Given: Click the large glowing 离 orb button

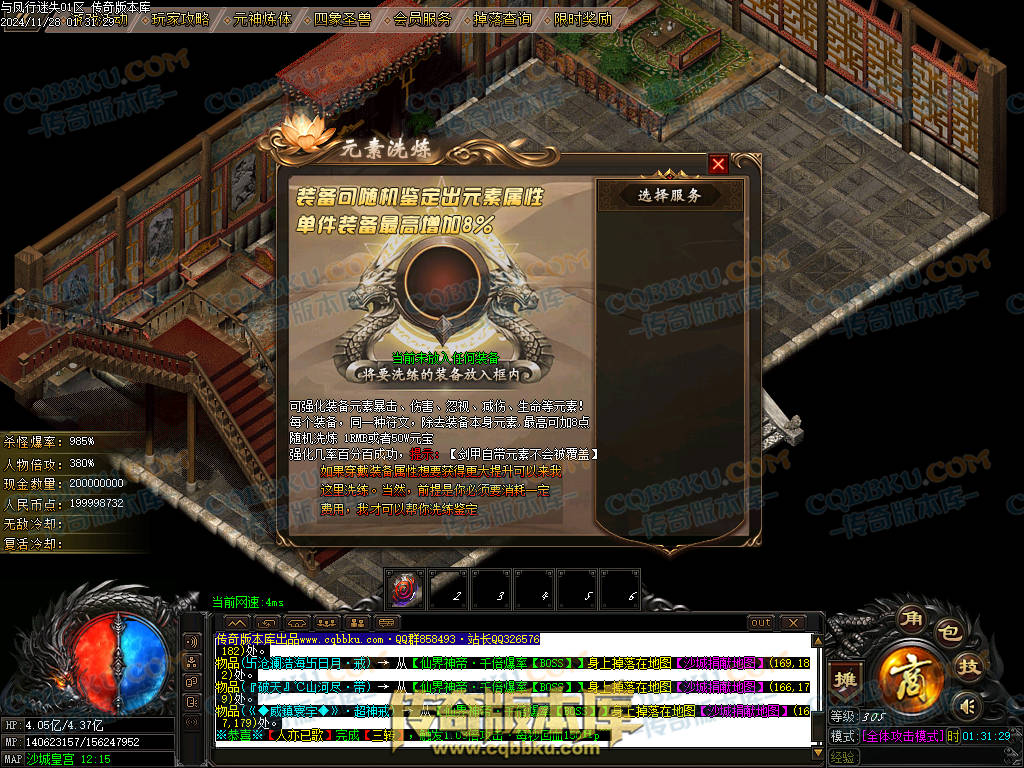Looking at the screenshot, I should (x=911, y=673).
